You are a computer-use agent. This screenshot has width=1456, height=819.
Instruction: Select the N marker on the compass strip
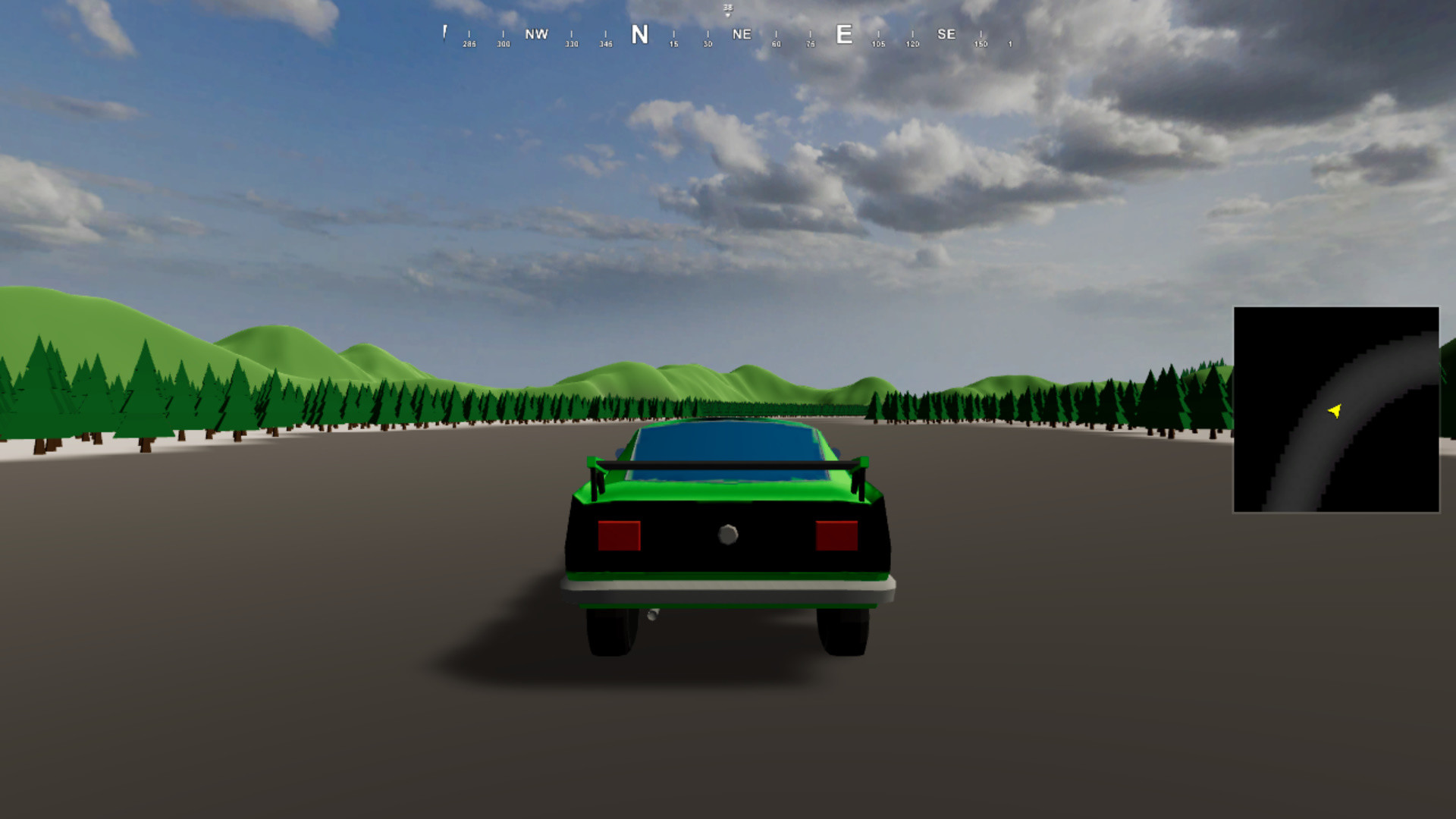[641, 35]
